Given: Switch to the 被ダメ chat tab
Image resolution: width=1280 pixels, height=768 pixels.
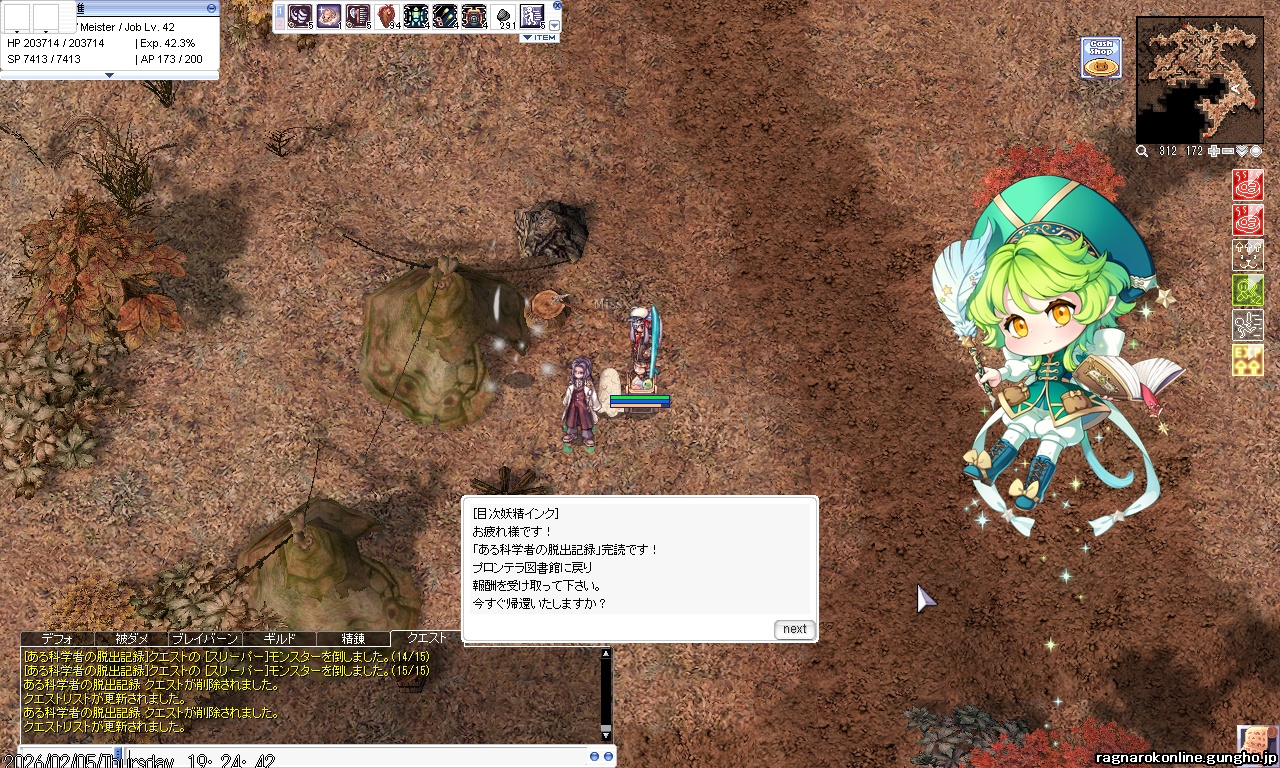Looking at the screenshot, I should [131, 638].
